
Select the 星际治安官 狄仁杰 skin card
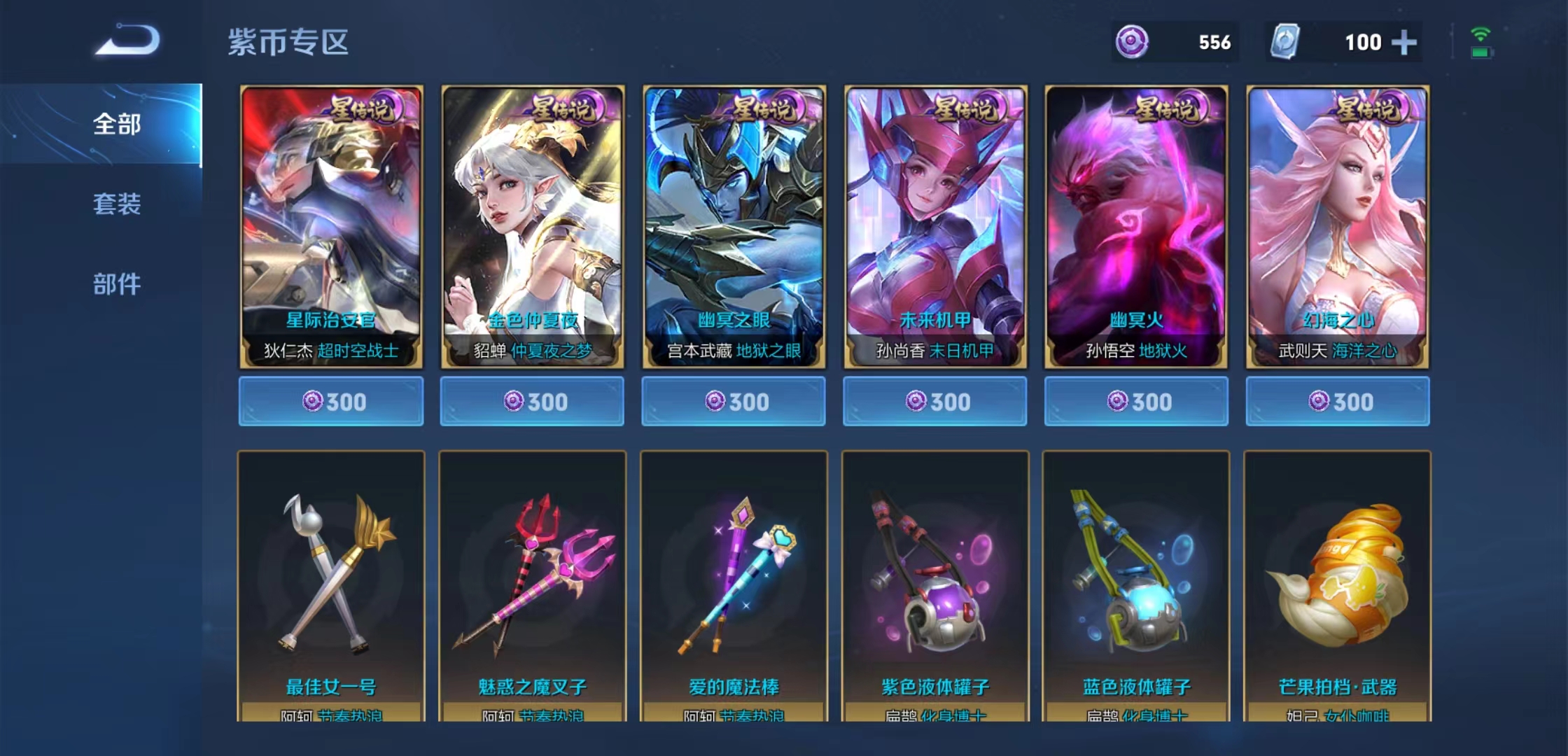[x=331, y=226]
